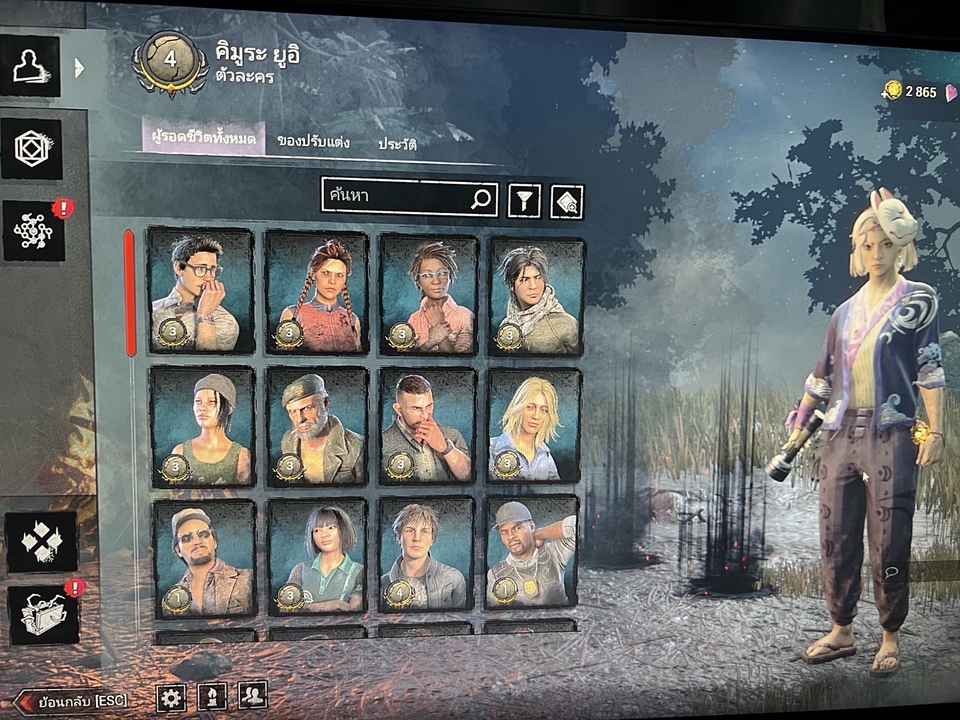The height and width of the screenshot is (720, 960).
Task: Open the character silhouette menu in the sidebar
Action: click(30, 66)
